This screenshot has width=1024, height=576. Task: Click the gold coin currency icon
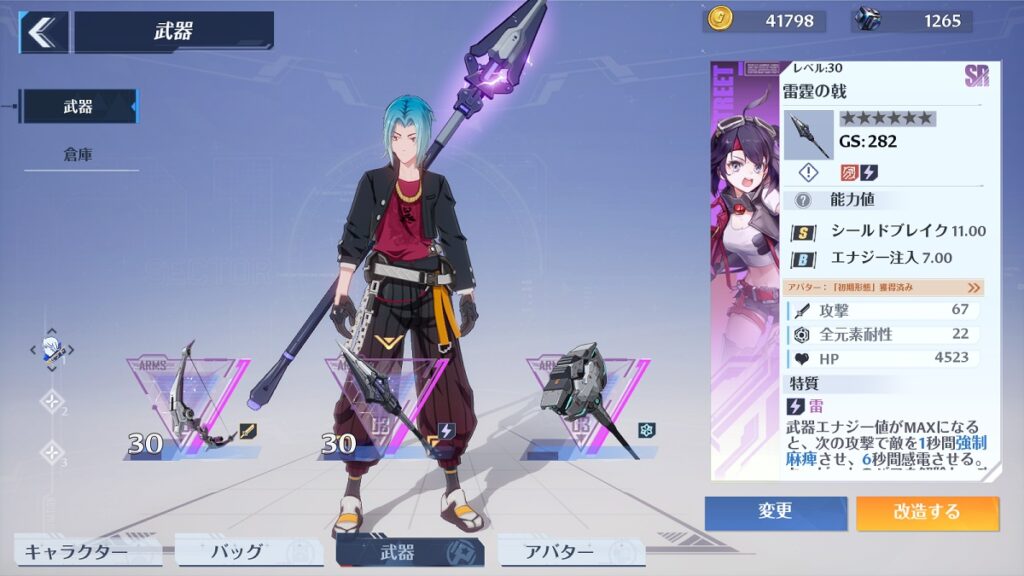[719, 19]
